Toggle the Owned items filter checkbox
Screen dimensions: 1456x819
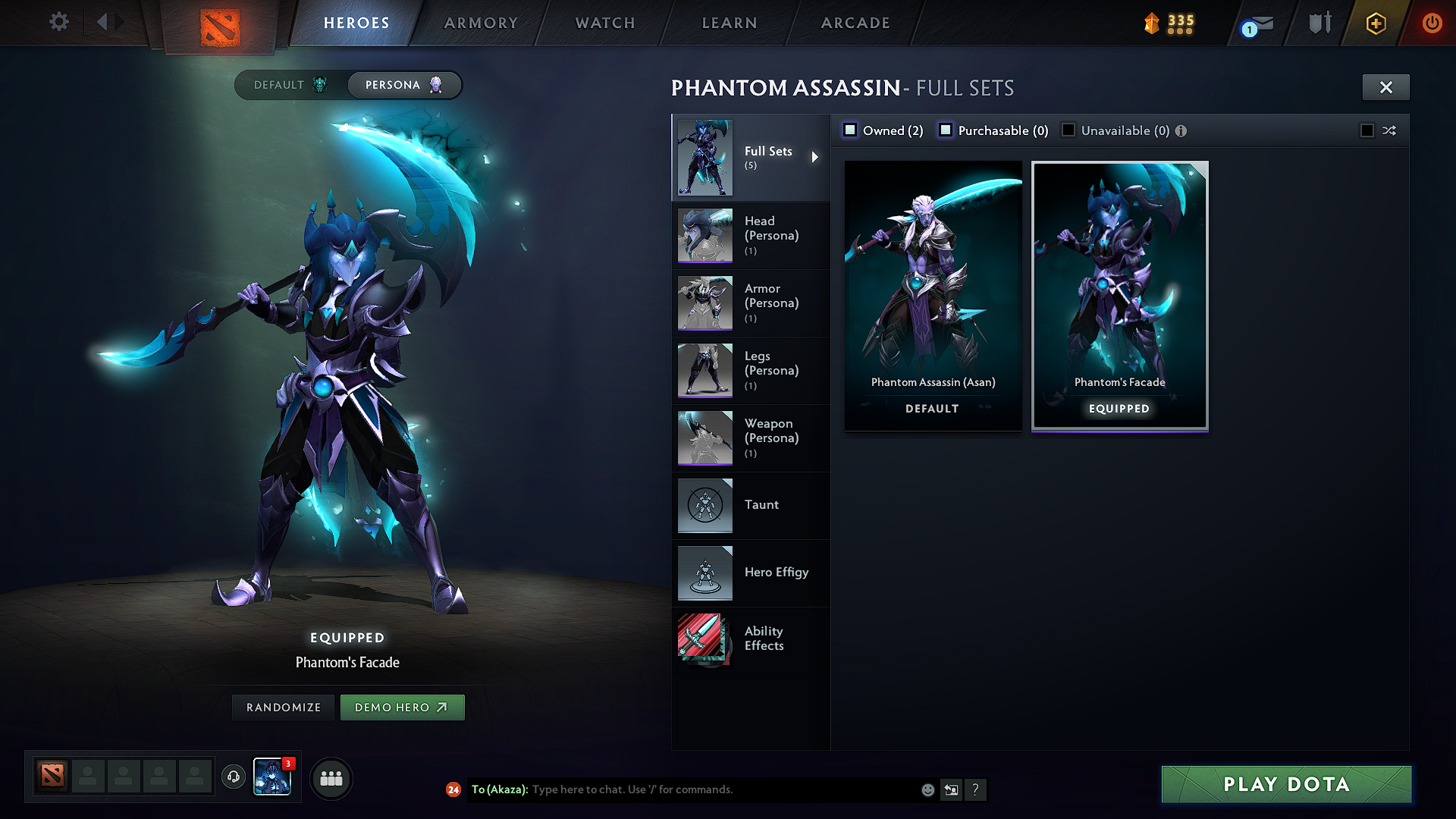(x=850, y=130)
